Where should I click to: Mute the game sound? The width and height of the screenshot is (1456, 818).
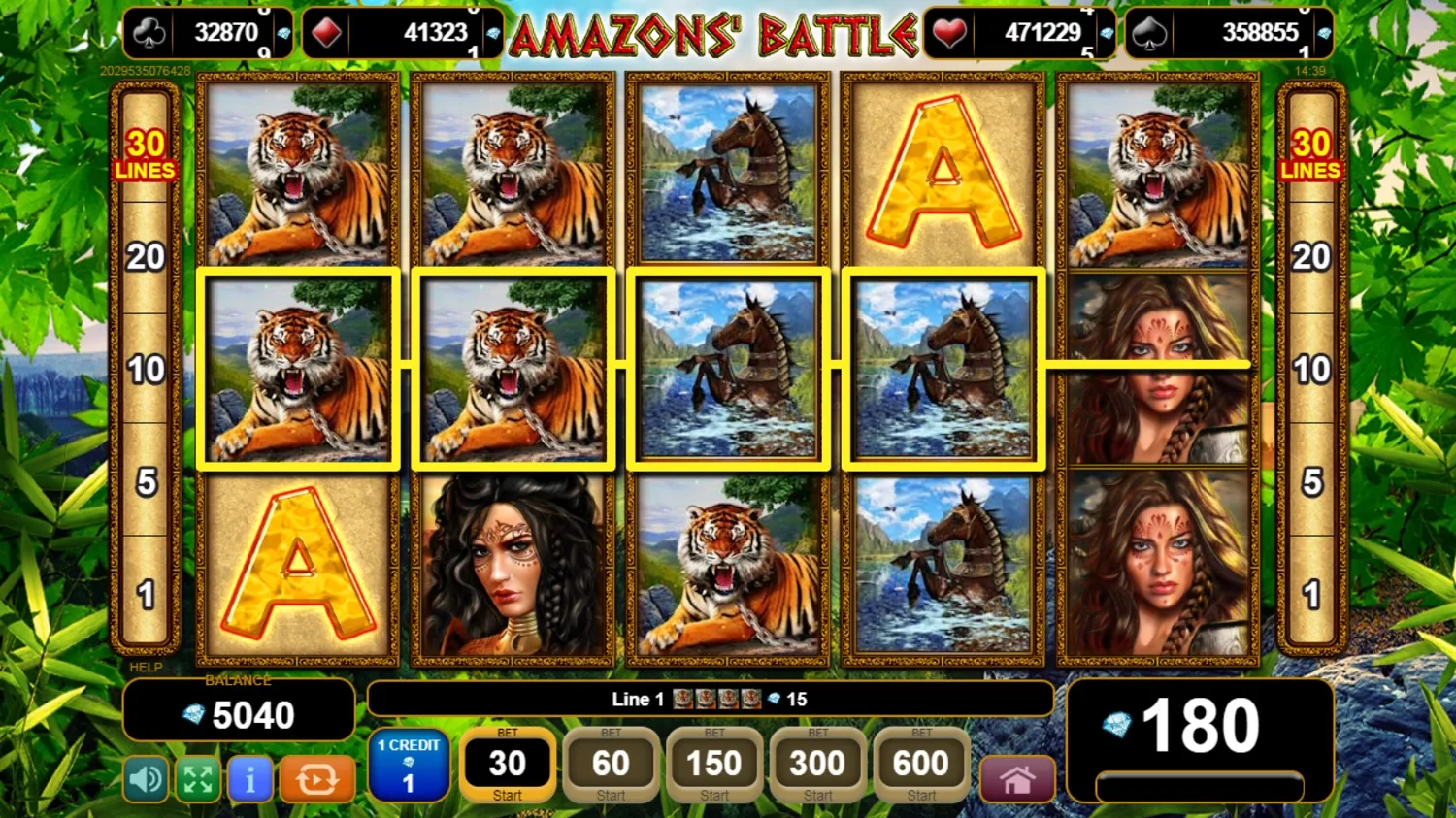146,779
